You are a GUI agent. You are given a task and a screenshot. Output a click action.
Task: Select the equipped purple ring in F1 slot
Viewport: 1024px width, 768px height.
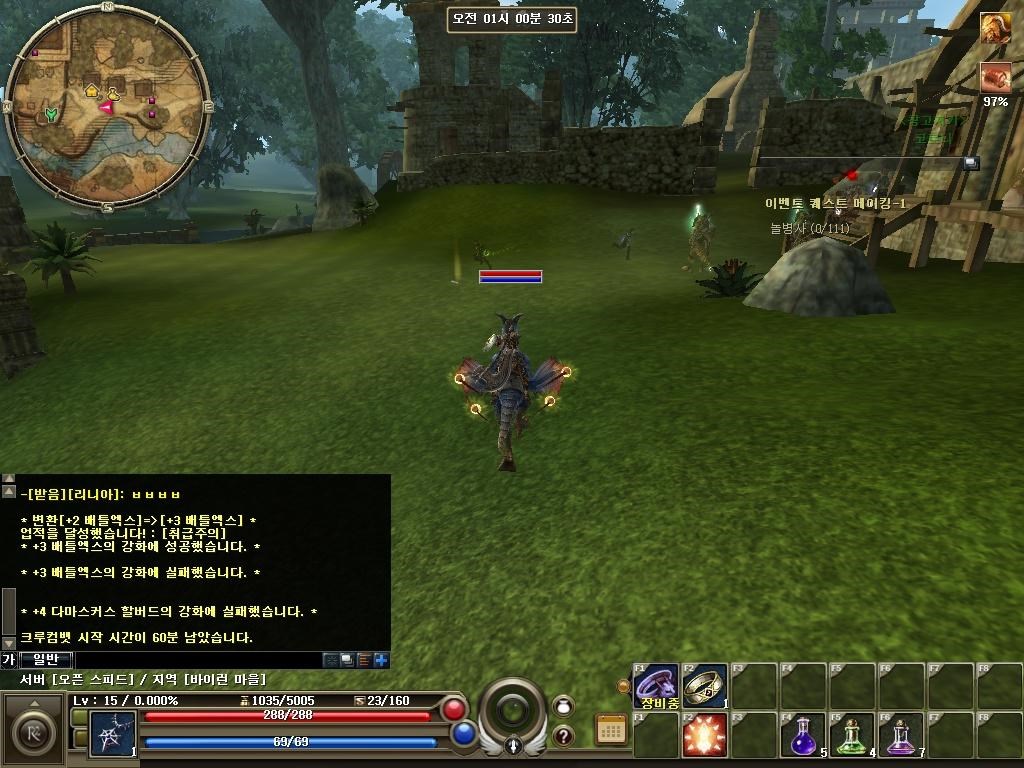click(x=656, y=685)
